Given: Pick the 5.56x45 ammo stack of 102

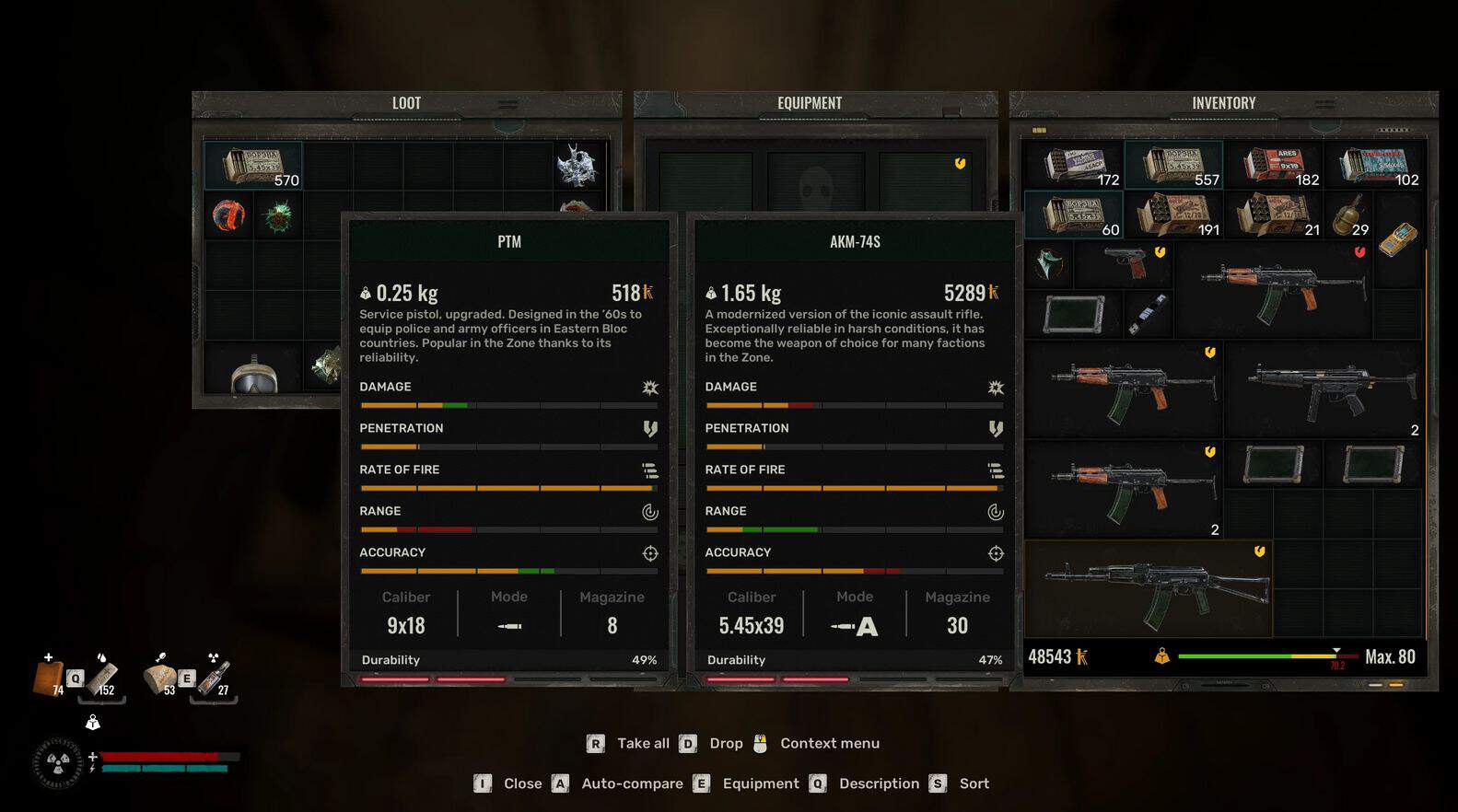Looking at the screenshot, I should coord(1372,166).
